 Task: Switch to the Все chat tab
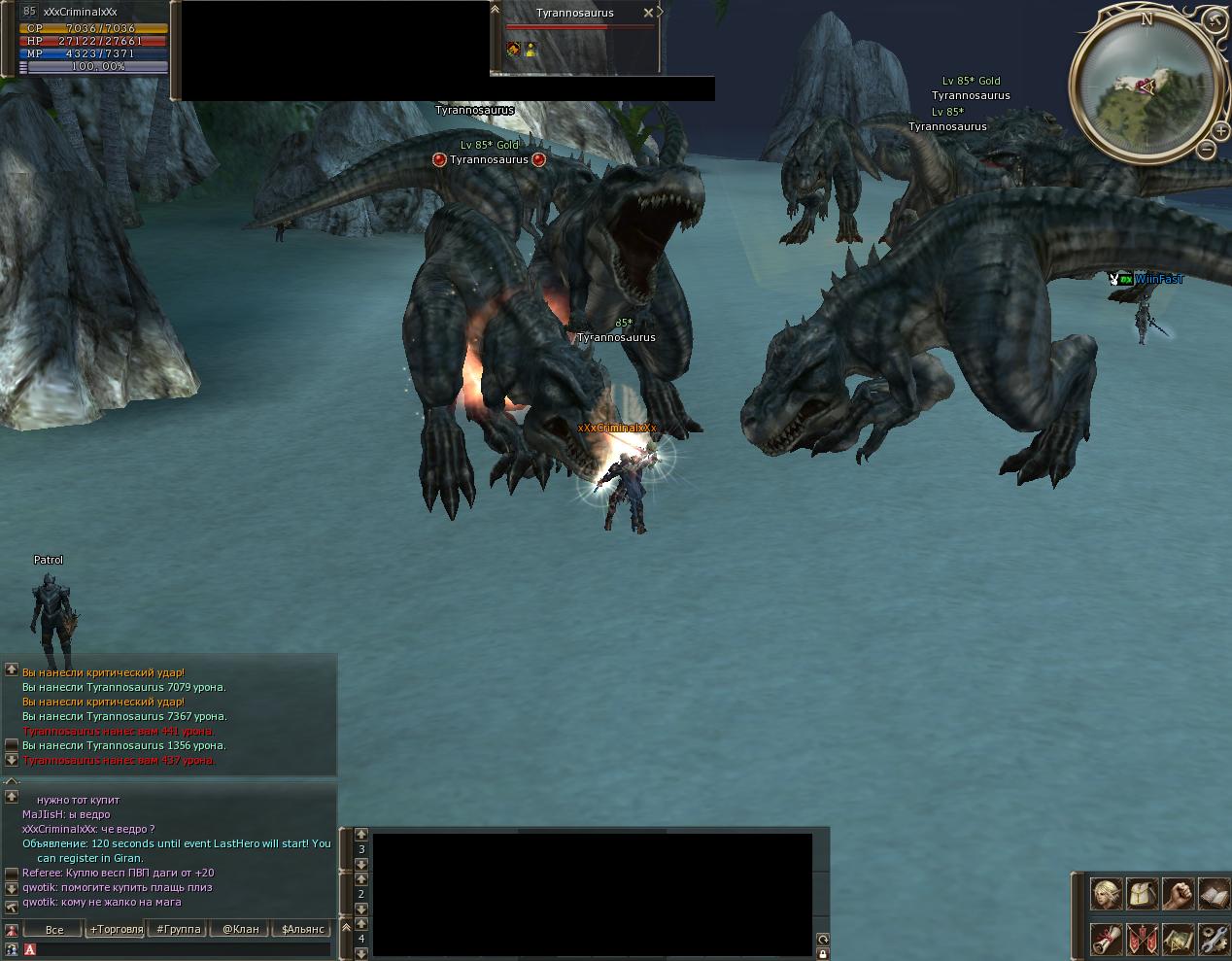(54, 929)
